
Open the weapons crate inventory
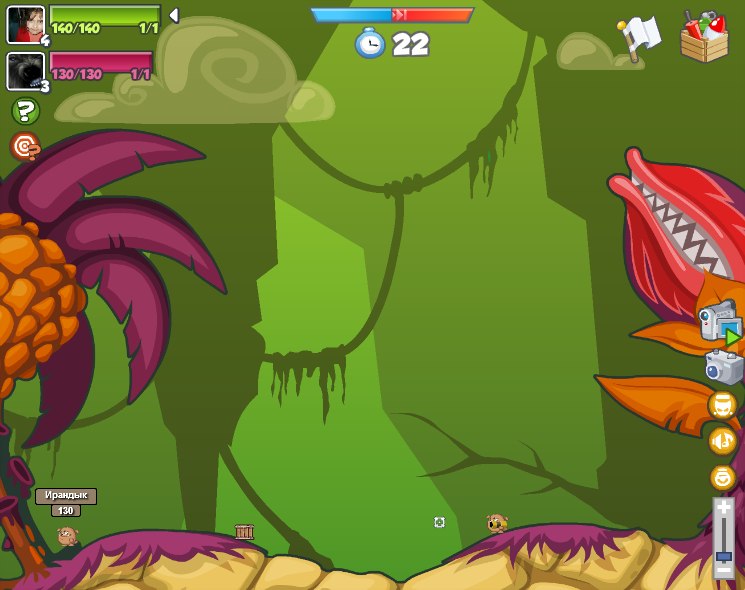704,37
